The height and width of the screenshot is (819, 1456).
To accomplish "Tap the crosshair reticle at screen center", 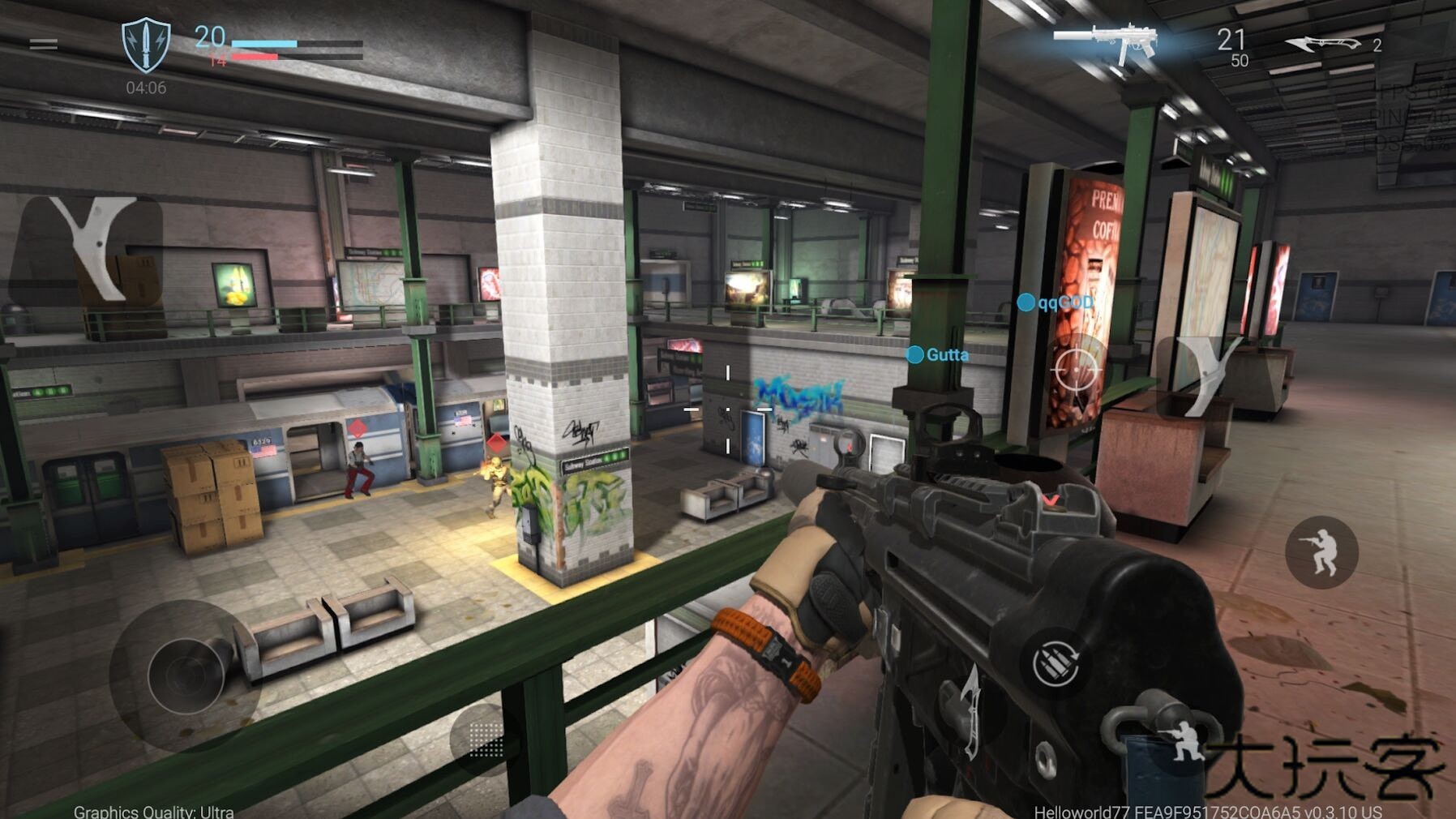I will coord(728,409).
